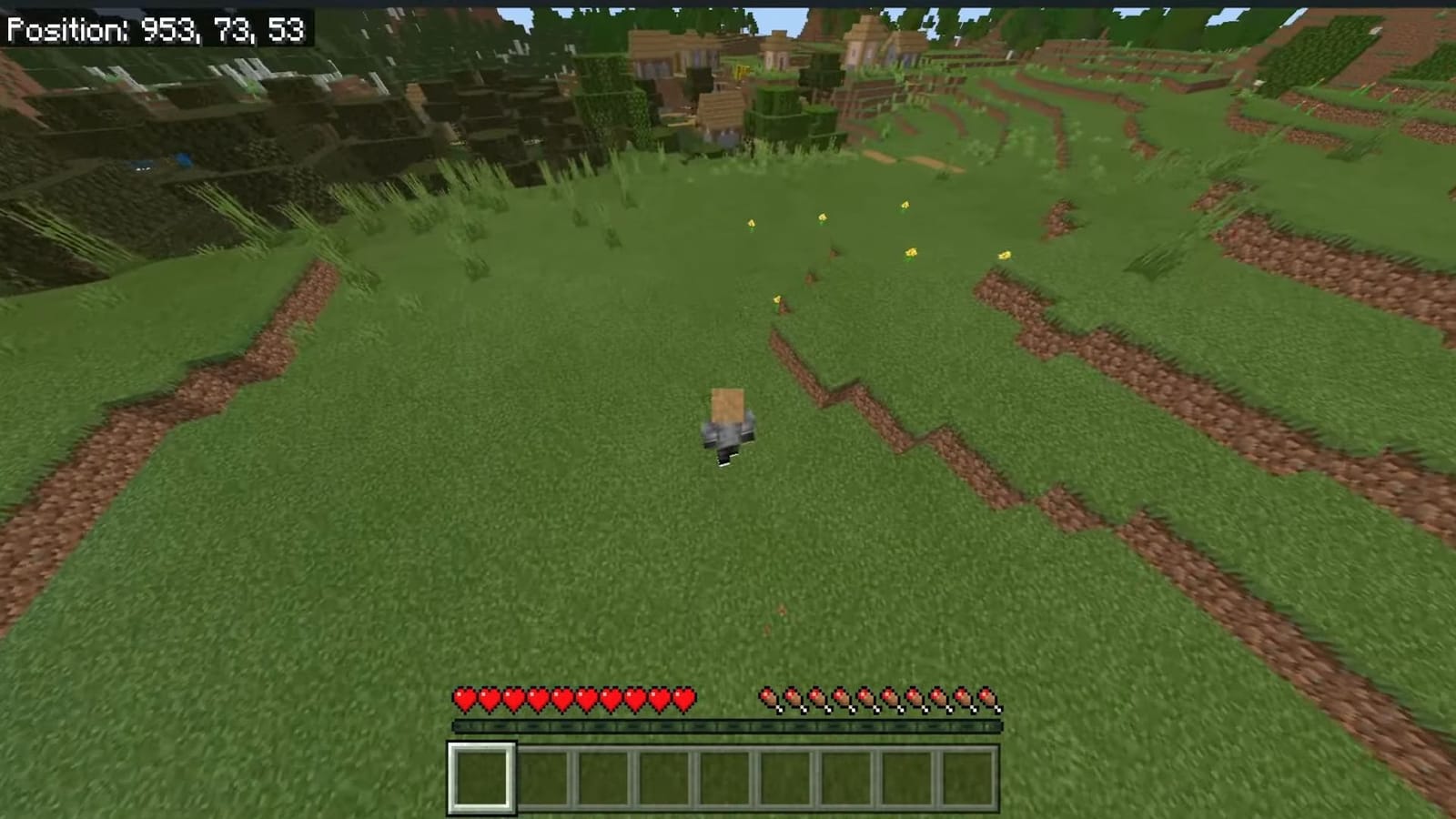Select the first hotbar slot
The height and width of the screenshot is (819, 1456).
pyautogui.click(x=480, y=774)
